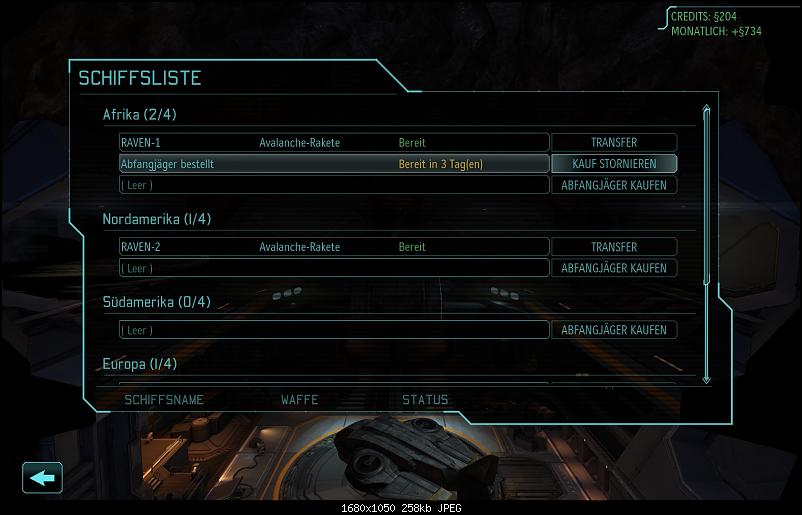Image resolution: width=802 pixels, height=515 pixels.
Task: Cancel purchase with Kauf Stornieren
Action: coord(614,164)
